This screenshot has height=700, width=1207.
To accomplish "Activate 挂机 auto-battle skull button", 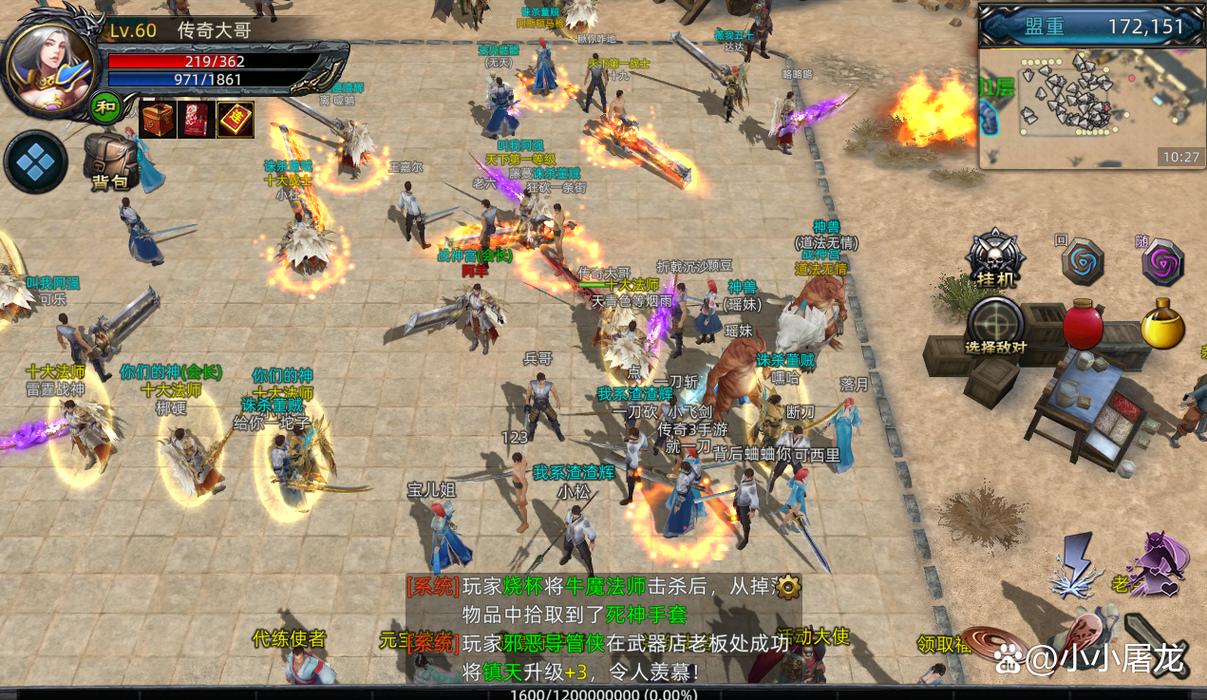I will coord(995,258).
